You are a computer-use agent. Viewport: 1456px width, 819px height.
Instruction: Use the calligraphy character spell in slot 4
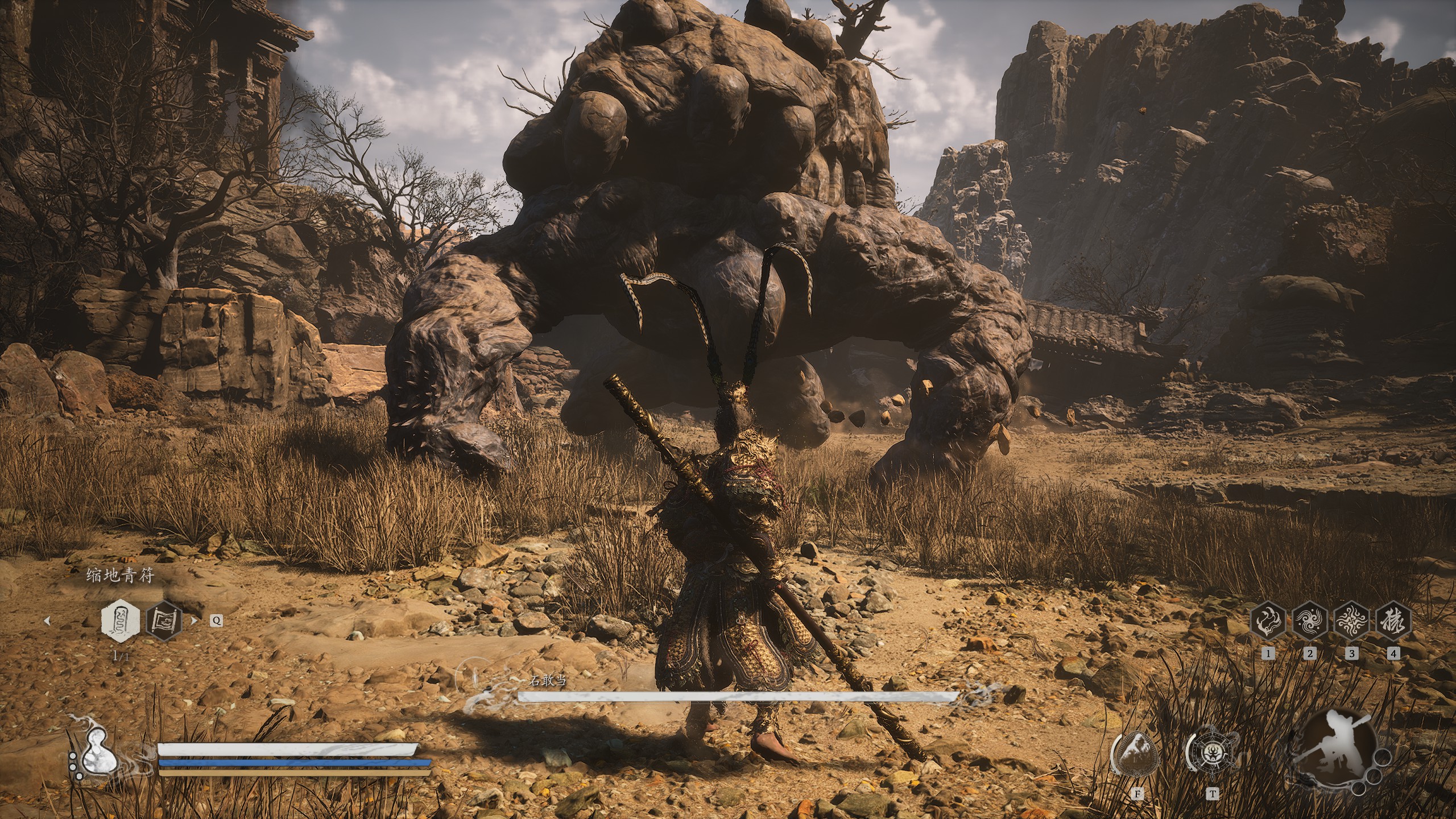pyautogui.click(x=1393, y=621)
